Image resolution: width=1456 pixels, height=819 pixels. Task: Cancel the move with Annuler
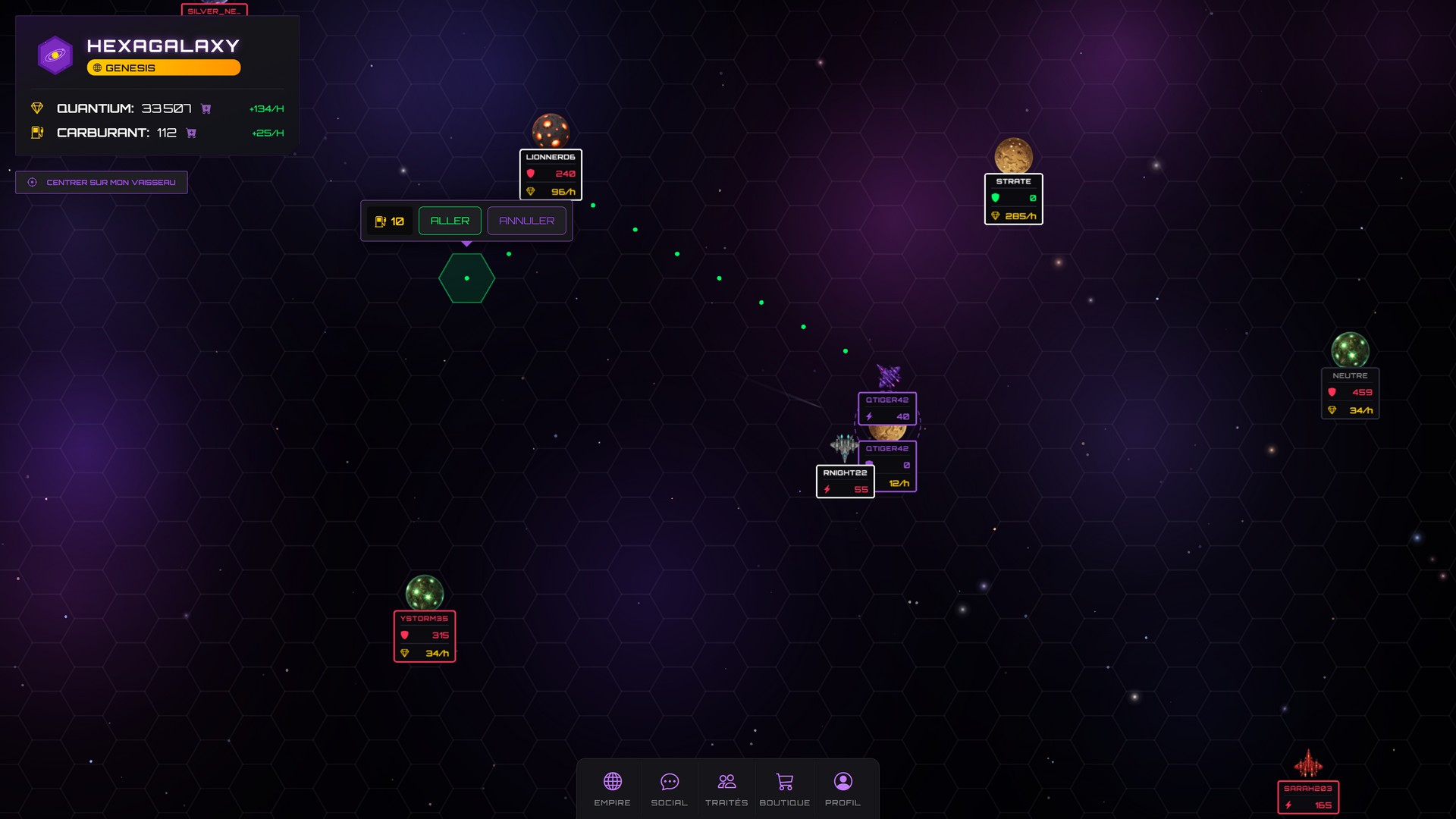tap(526, 221)
